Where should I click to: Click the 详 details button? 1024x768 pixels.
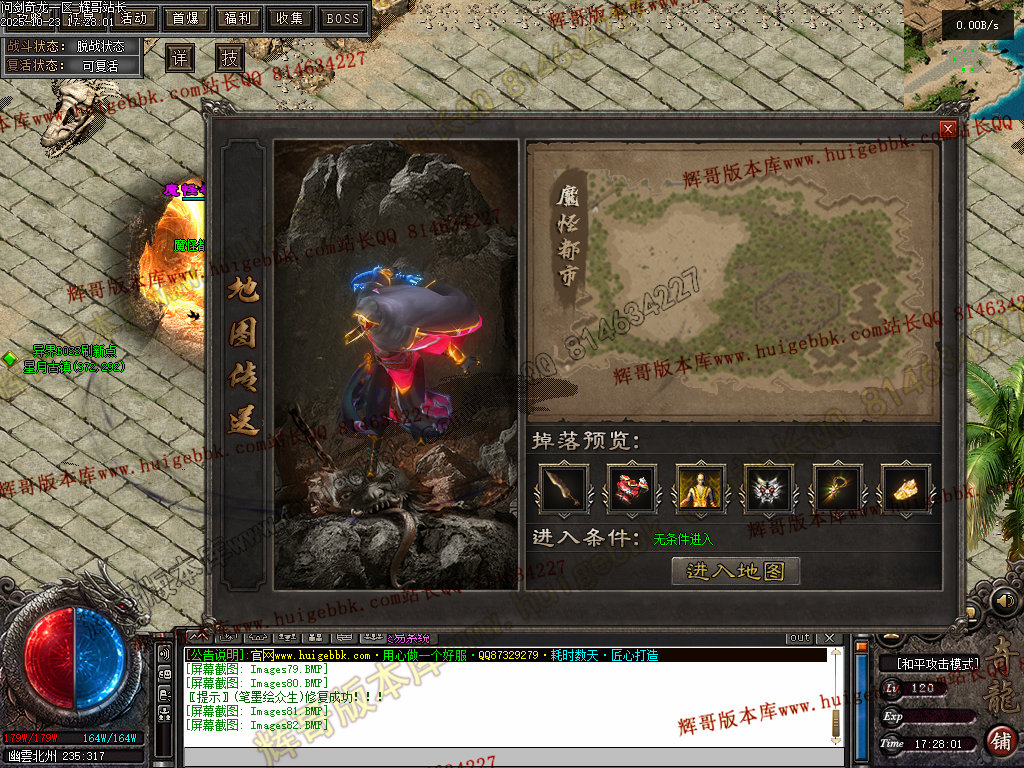pyautogui.click(x=179, y=57)
